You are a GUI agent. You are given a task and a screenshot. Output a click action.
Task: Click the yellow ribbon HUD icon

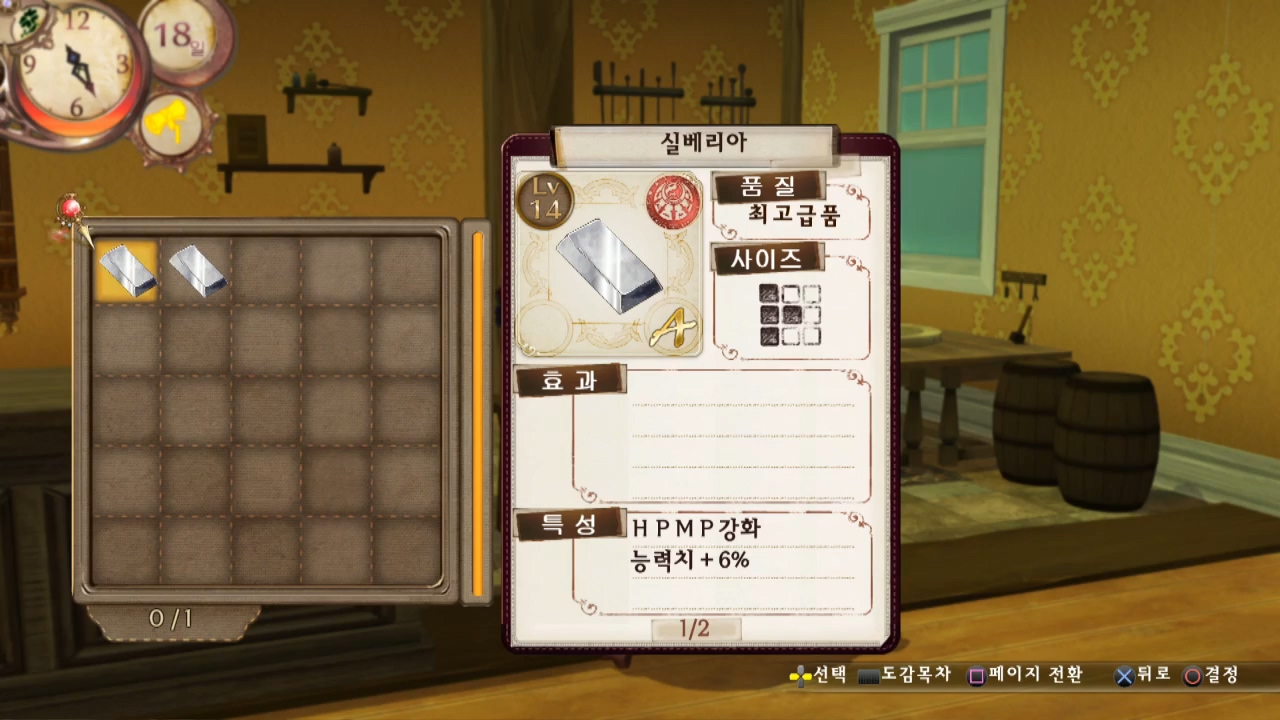click(174, 126)
